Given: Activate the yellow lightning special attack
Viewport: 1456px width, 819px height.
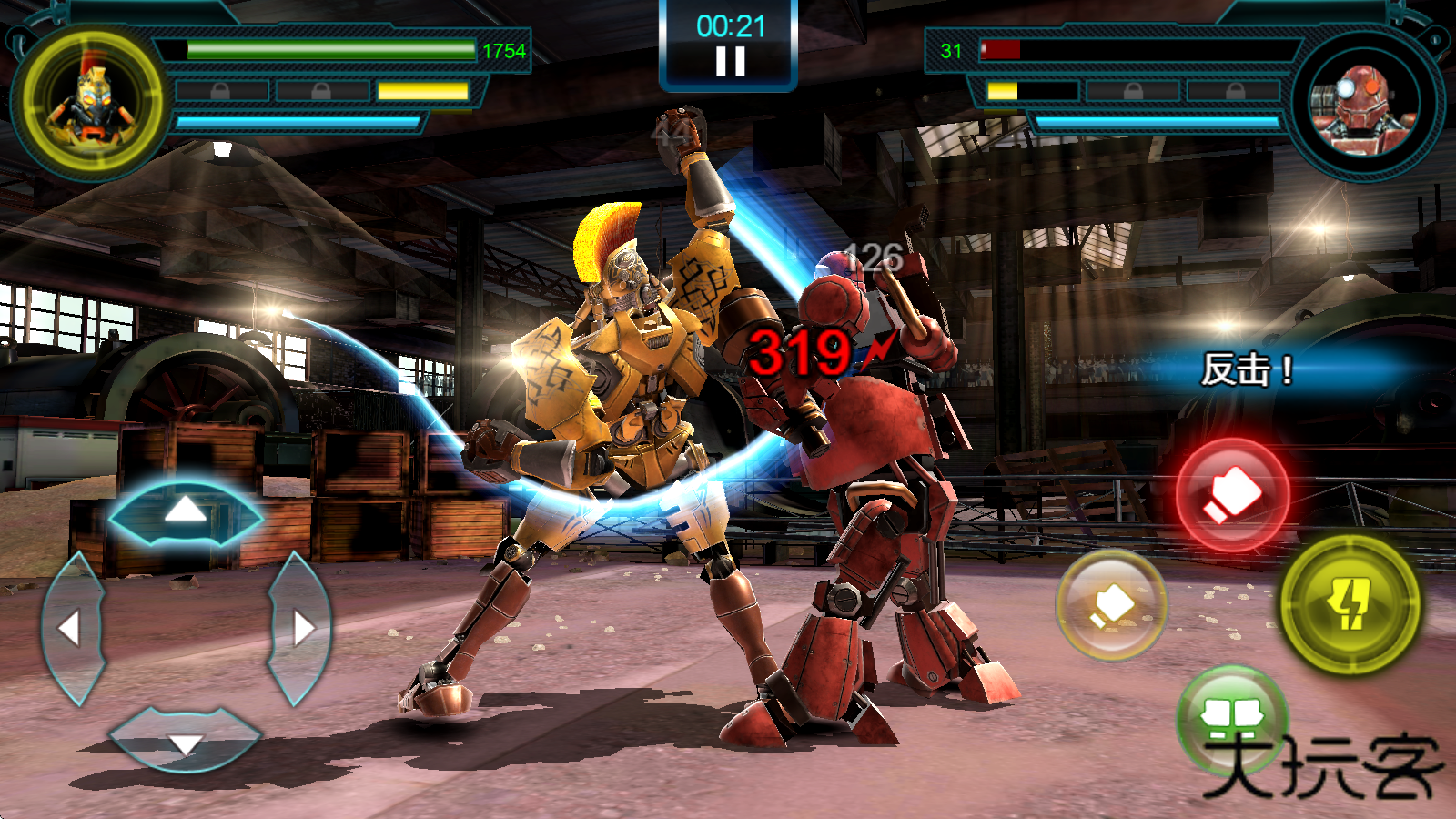Looking at the screenshot, I should click(1350, 604).
